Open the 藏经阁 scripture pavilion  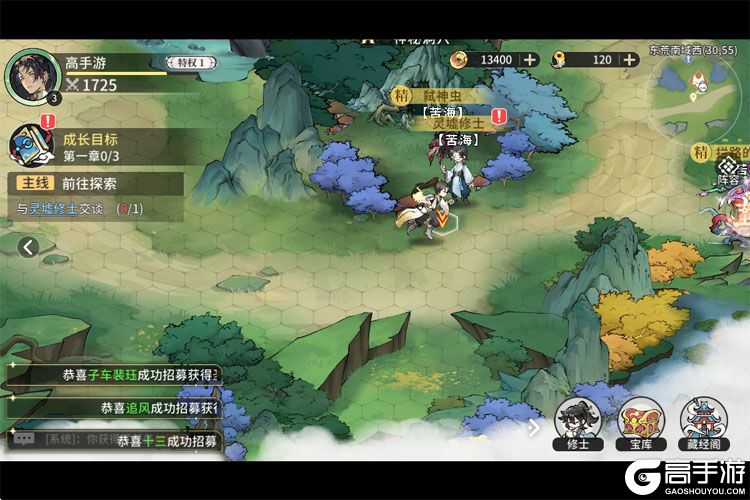tap(704, 422)
